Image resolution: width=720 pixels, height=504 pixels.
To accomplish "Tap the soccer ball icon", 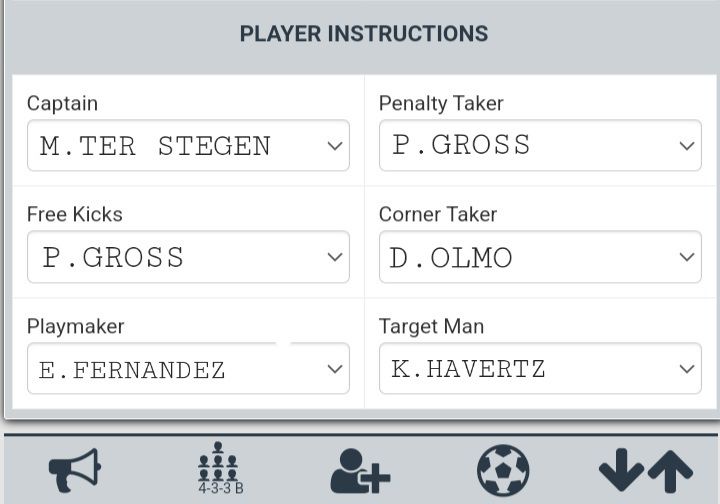I will (x=503, y=470).
